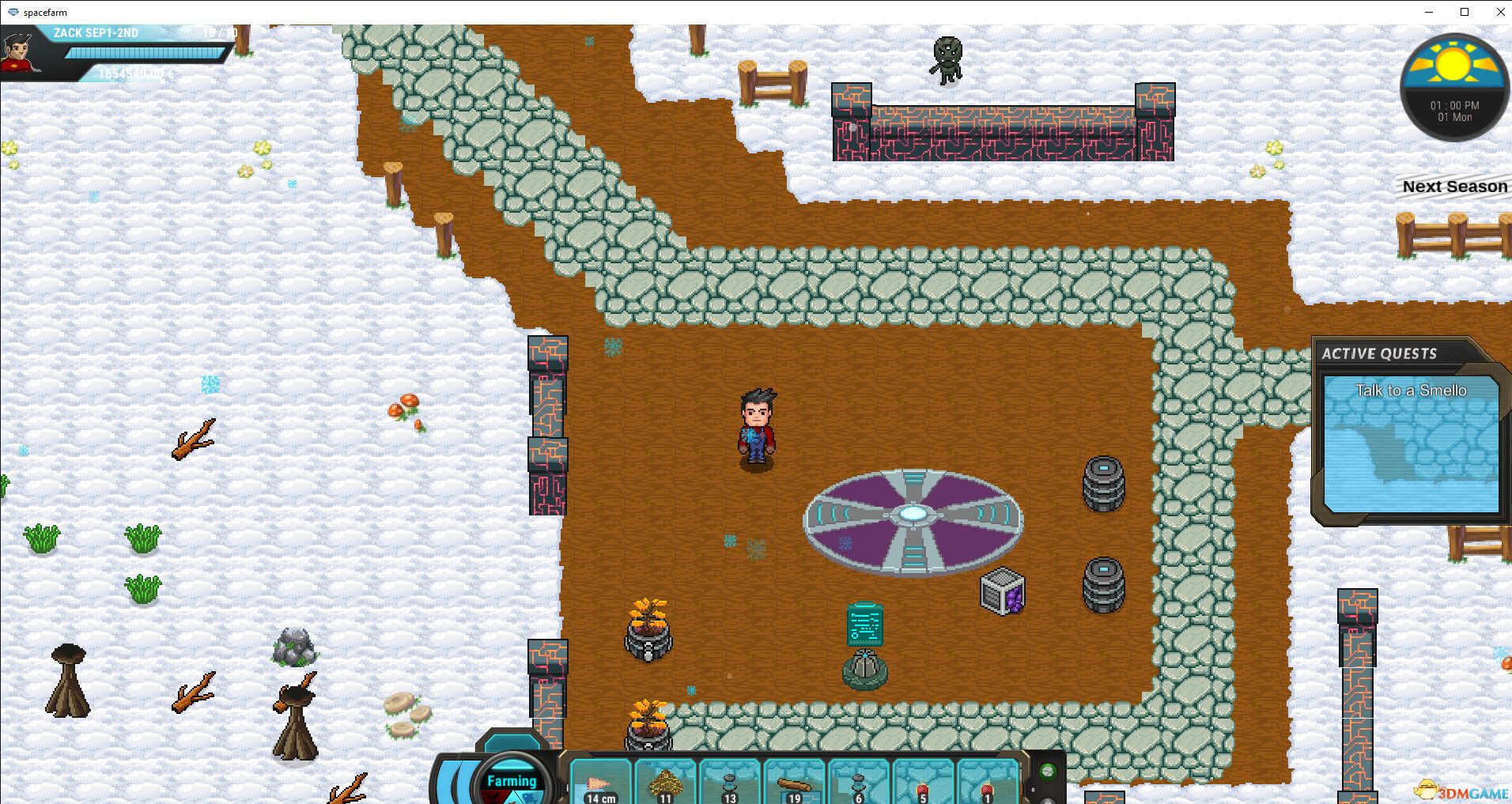This screenshot has width=1512, height=804.
Task: Open the Farming mode selection wheel
Action: [x=512, y=781]
